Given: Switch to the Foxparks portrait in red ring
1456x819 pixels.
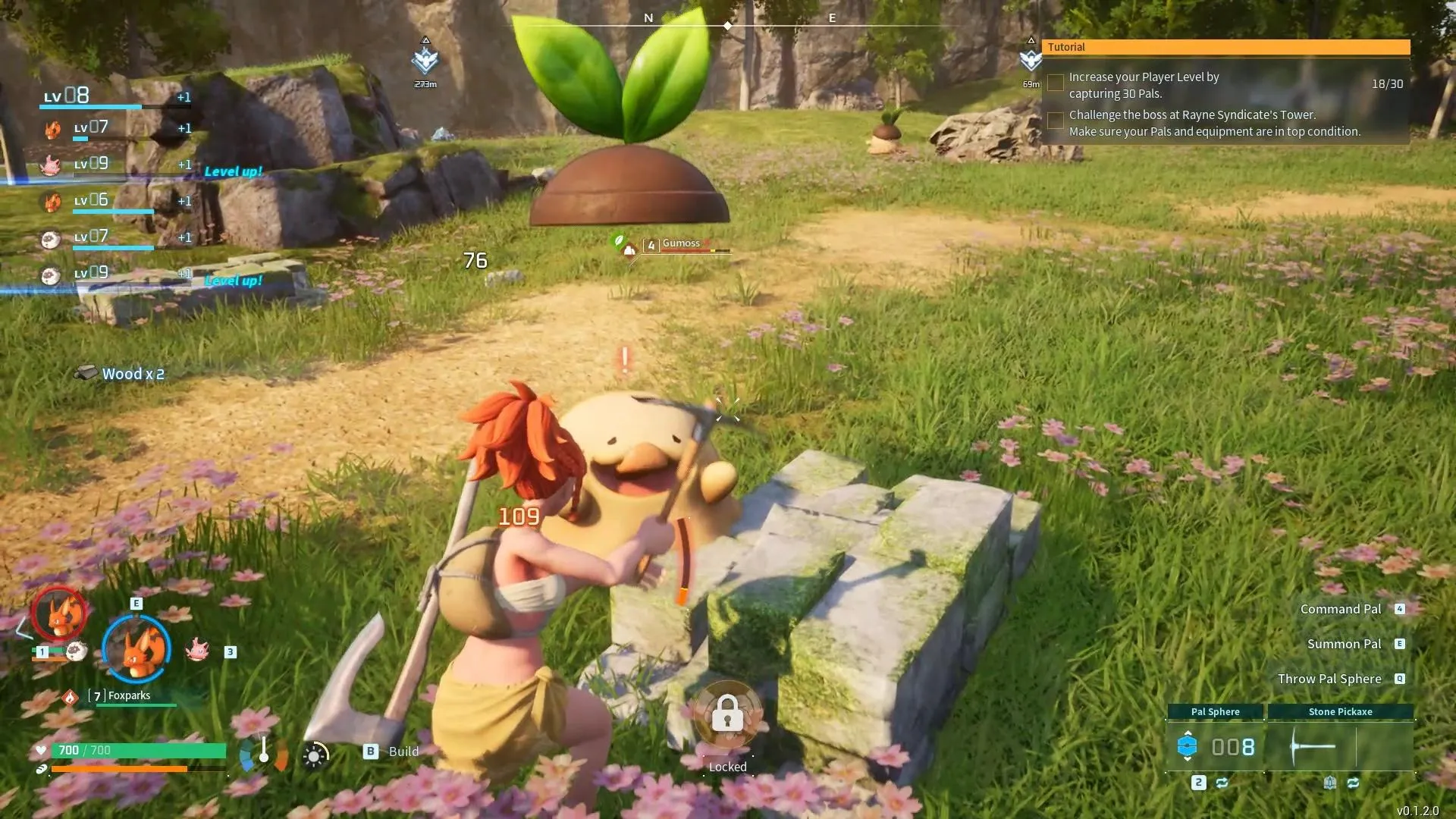Looking at the screenshot, I should (x=59, y=613).
